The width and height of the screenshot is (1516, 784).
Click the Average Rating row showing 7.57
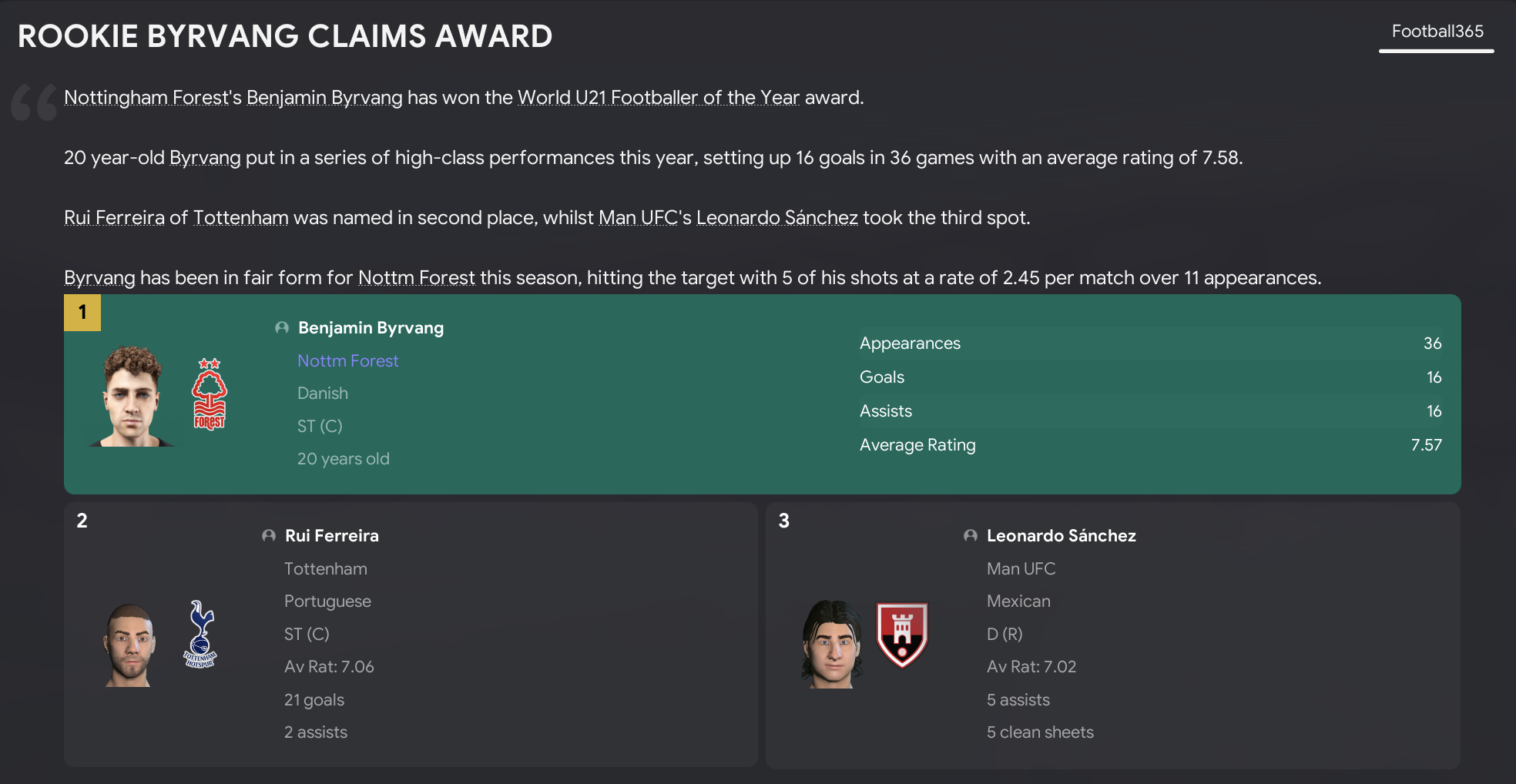tap(1150, 444)
